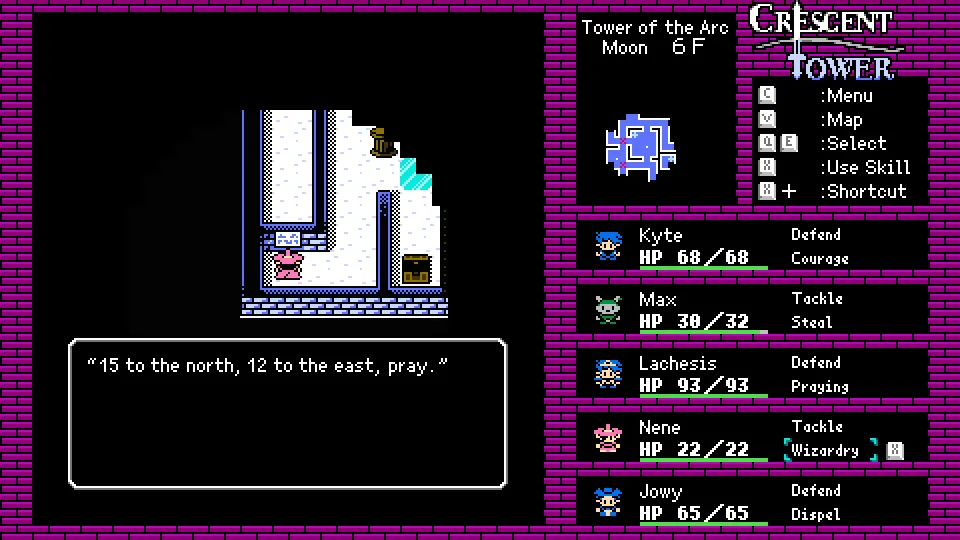960x540 pixels.
Task: Click the Moon 6F minimap
Action: (x=641, y=147)
